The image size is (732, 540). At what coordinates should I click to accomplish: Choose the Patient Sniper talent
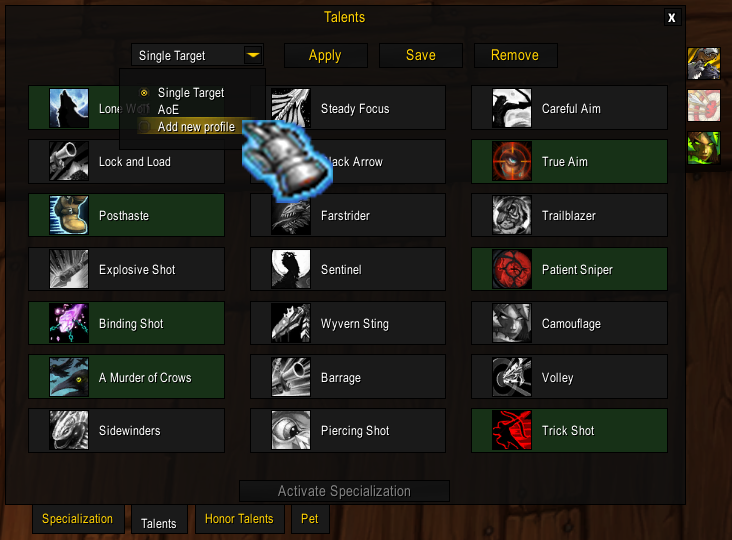(569, 270)
